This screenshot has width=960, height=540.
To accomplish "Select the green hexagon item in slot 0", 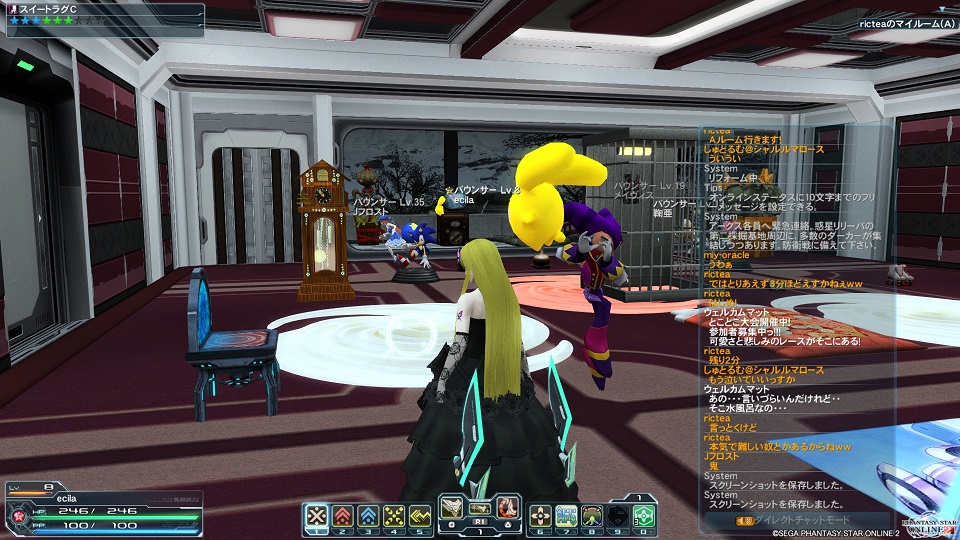I will [644, 516].
